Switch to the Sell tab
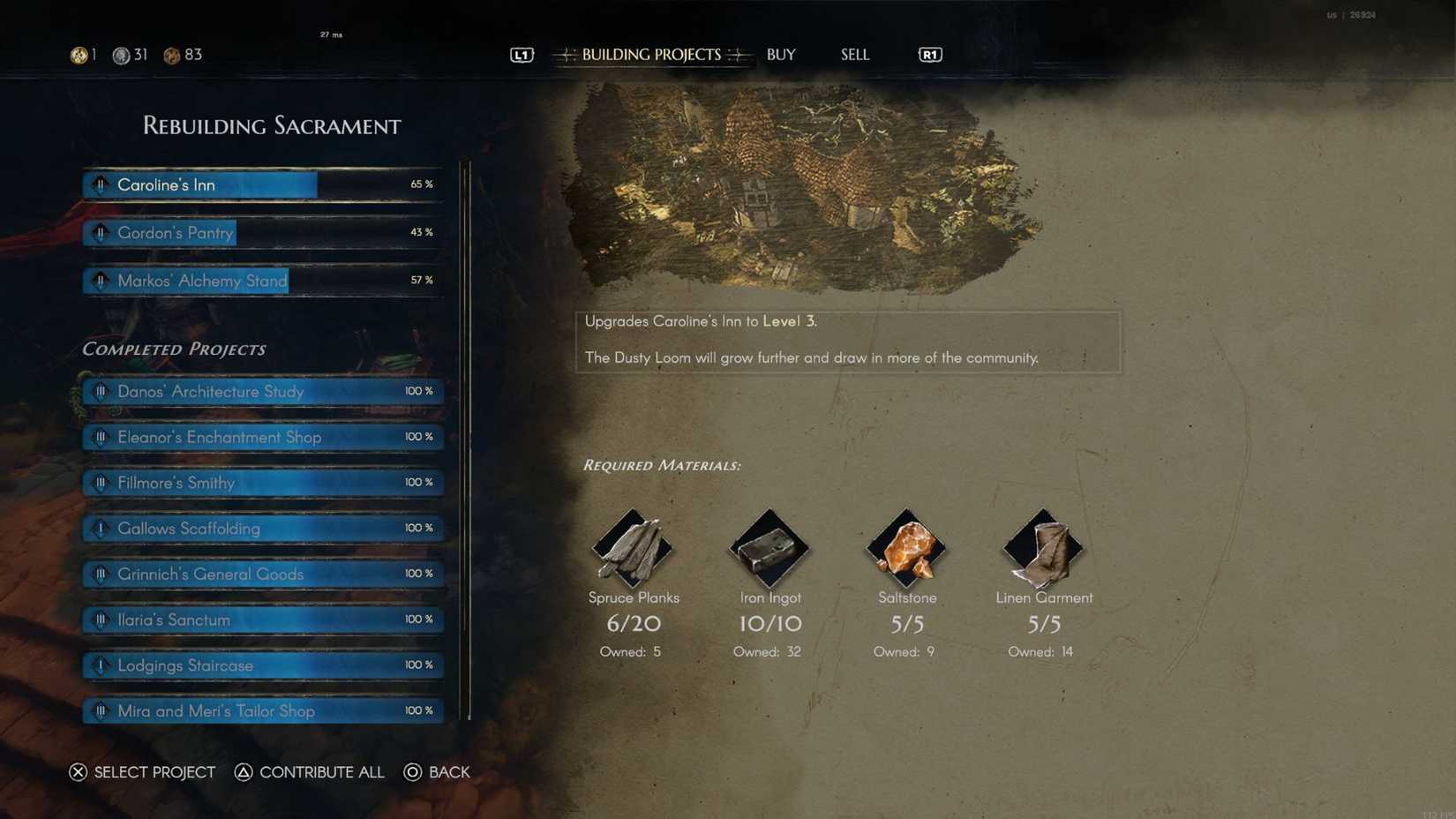Image resolution: width=1456 pixels, height=819 pixels. tap(853, 54)
